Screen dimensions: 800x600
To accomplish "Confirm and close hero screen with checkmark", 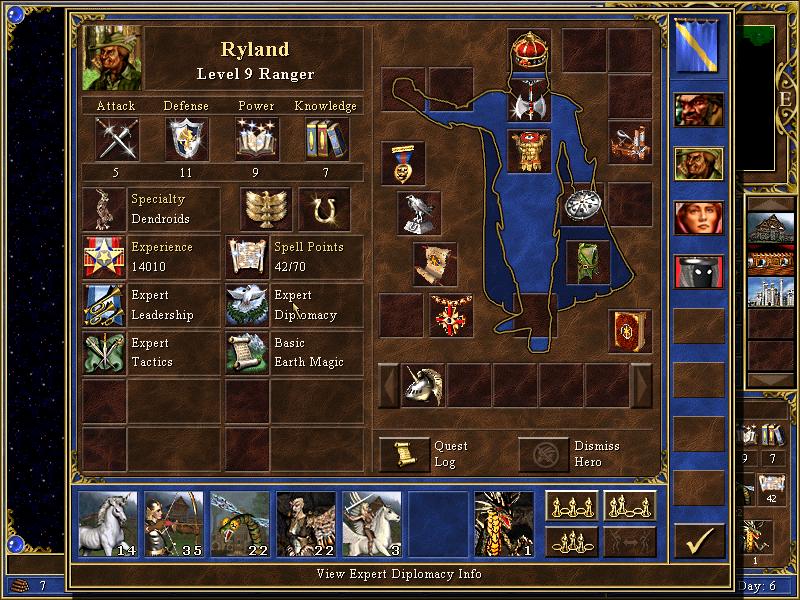I will pos(699,541).
